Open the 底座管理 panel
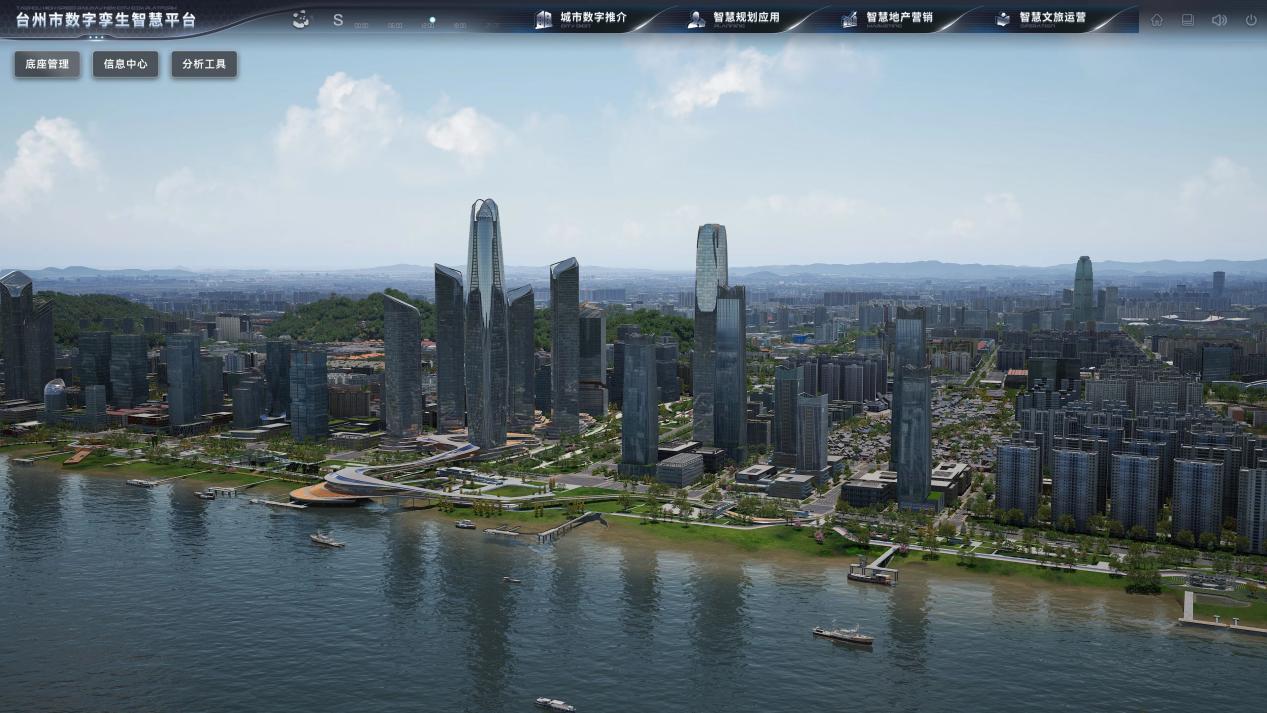Viewport: 1267px width, 713px height. click(x=47, y=64)
